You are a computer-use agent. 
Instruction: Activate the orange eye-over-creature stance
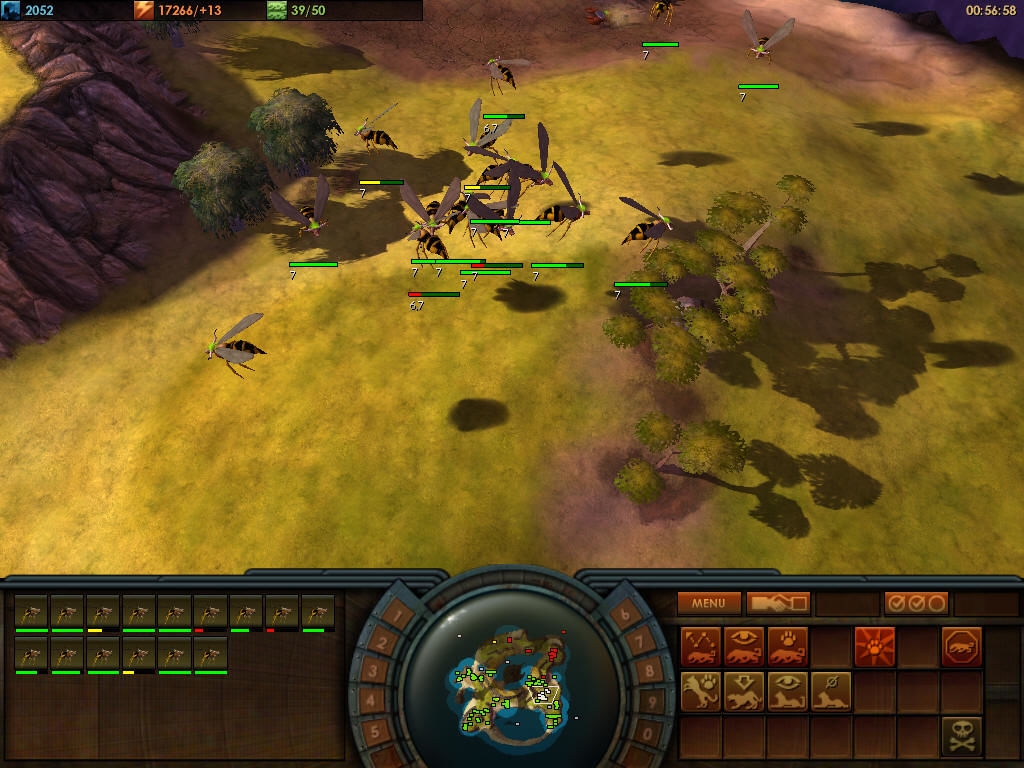pos(745,647)
